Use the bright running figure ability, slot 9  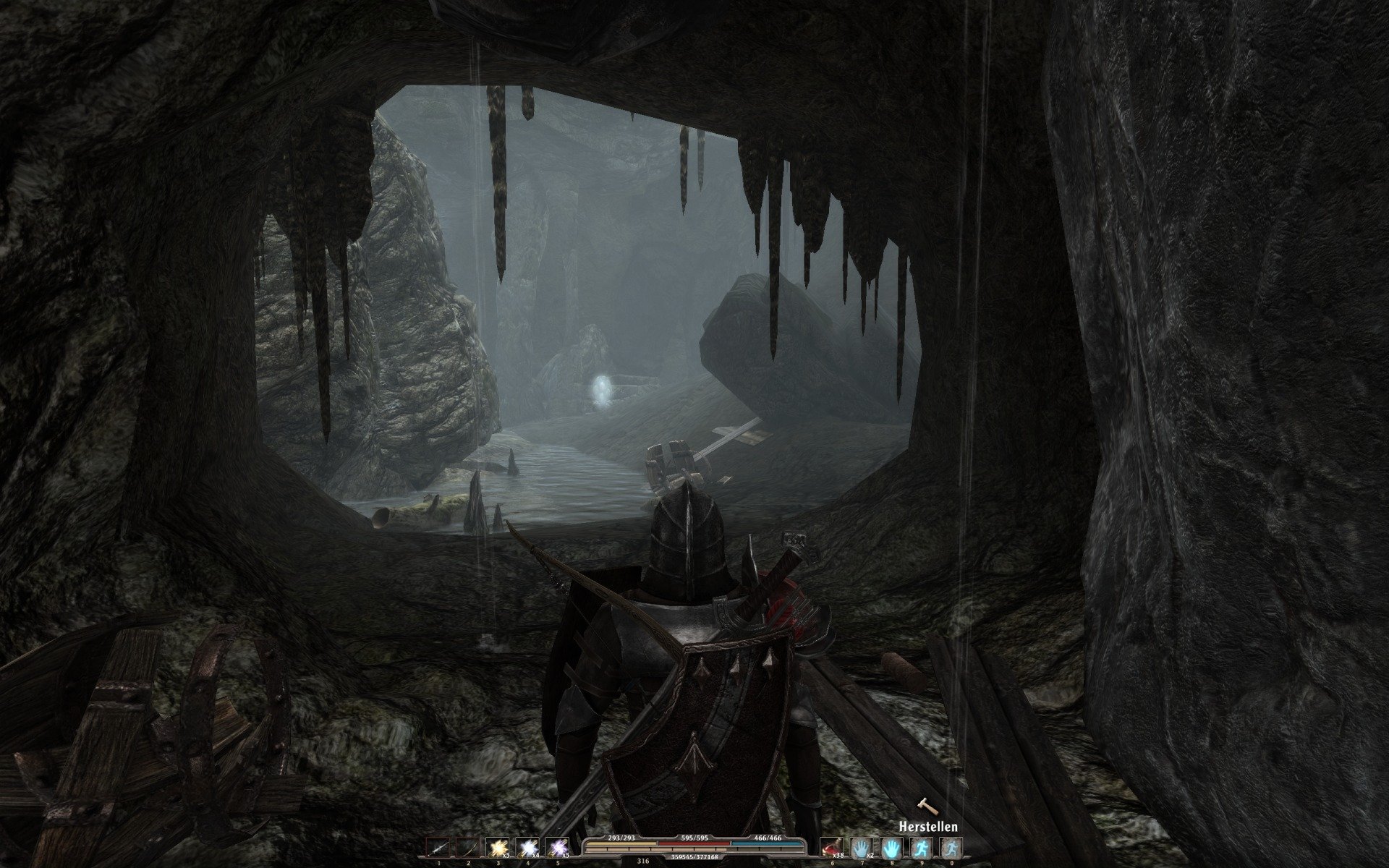[921, 847]
